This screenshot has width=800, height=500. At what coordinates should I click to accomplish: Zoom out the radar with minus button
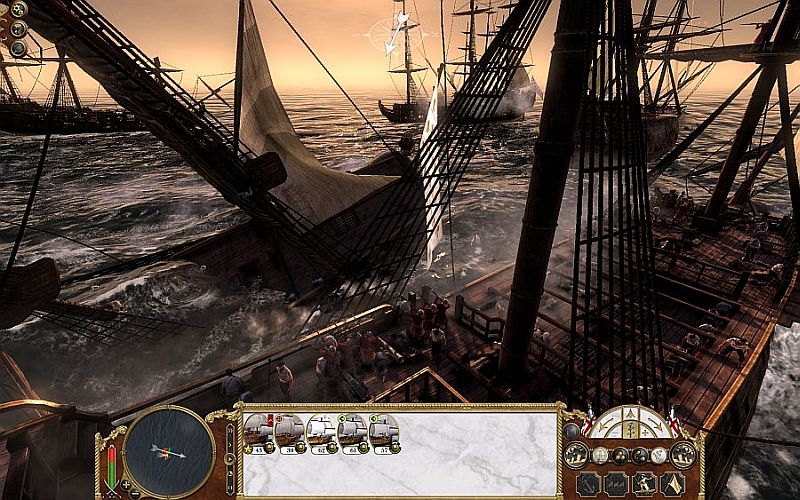point(135,493)
